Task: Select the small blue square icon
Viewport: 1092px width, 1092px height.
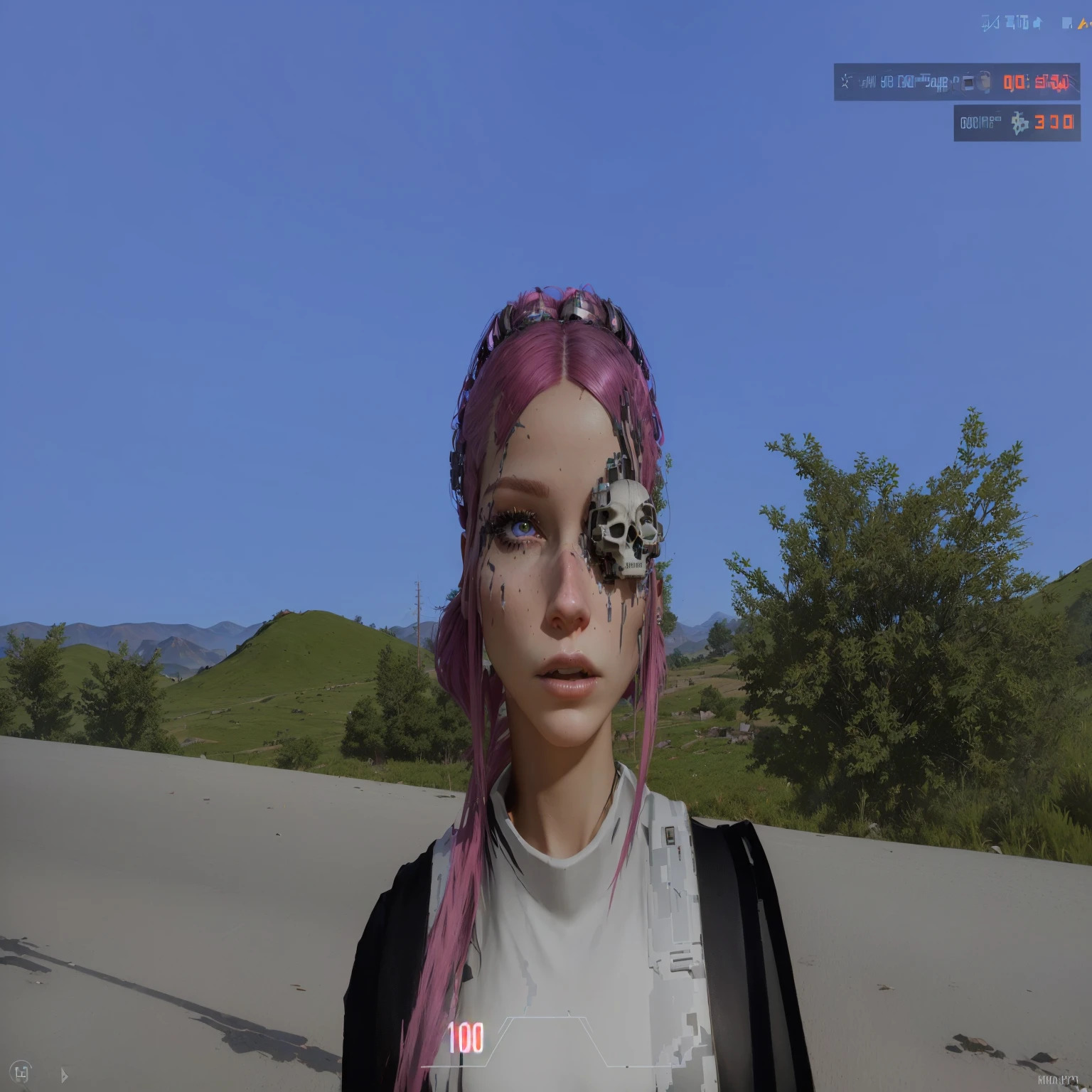Action: point(1066,23)
